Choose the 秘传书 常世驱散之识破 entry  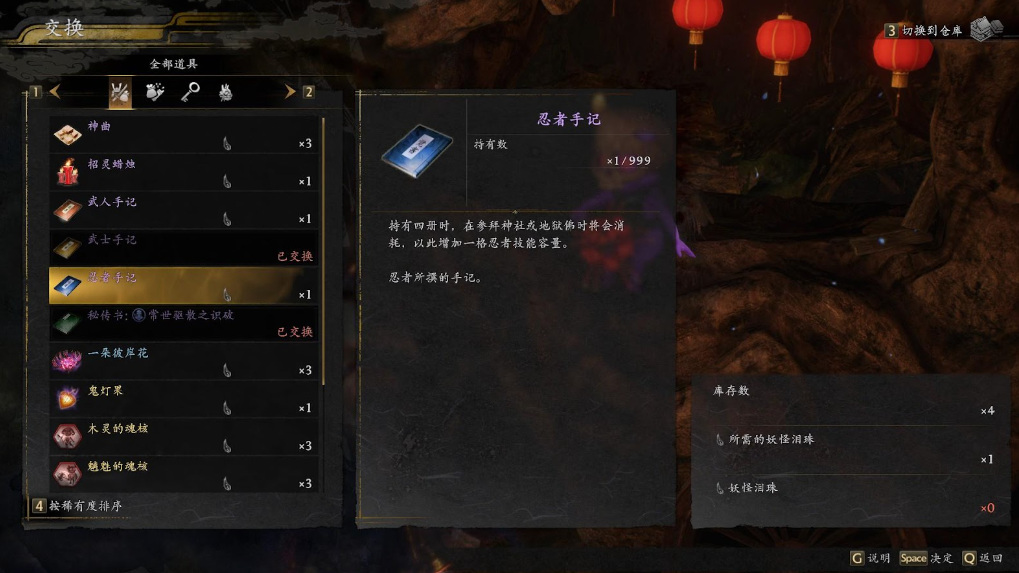coord(185,323)
